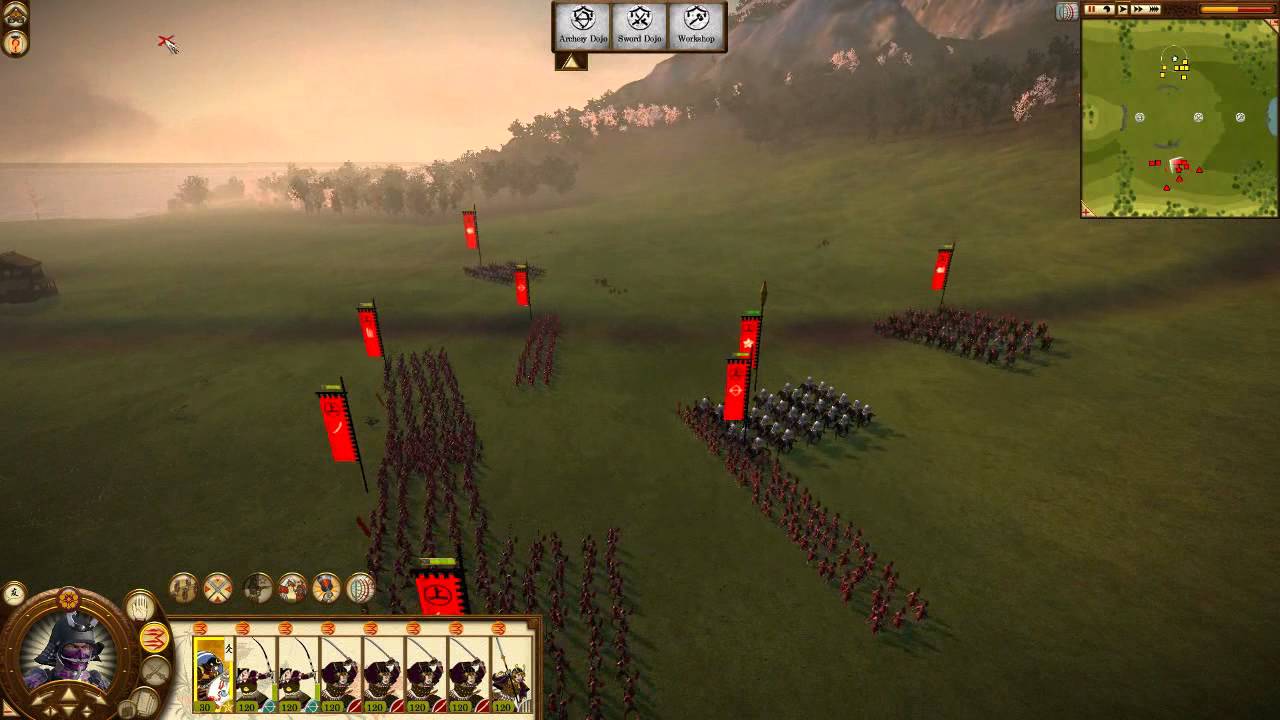Expand the building panel with the triangle arrow
Image resolution: width=1280 pixels, height=720 pixels.
(570, 61)
